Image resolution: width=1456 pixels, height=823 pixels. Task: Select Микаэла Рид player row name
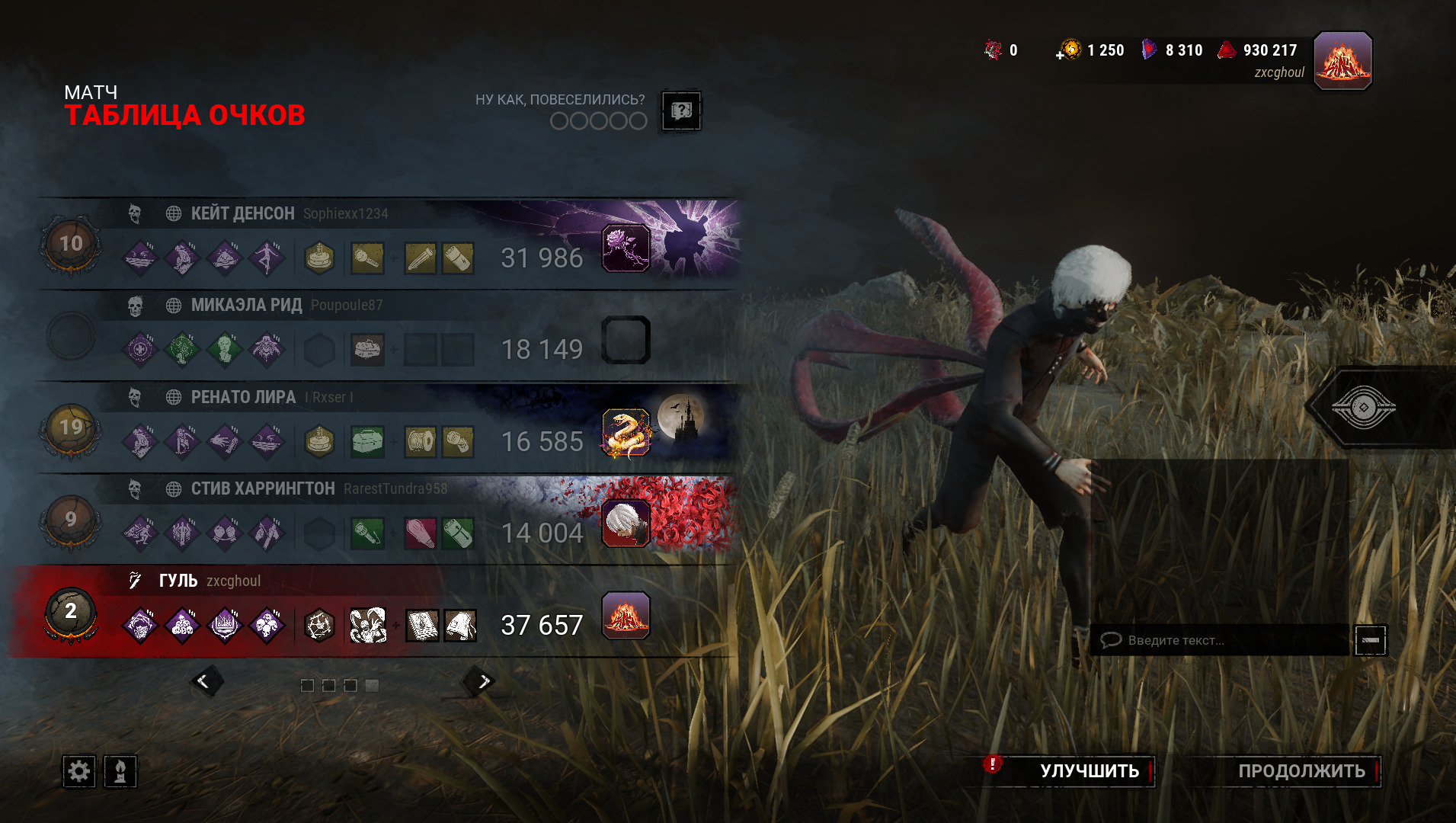click(246, 306)
